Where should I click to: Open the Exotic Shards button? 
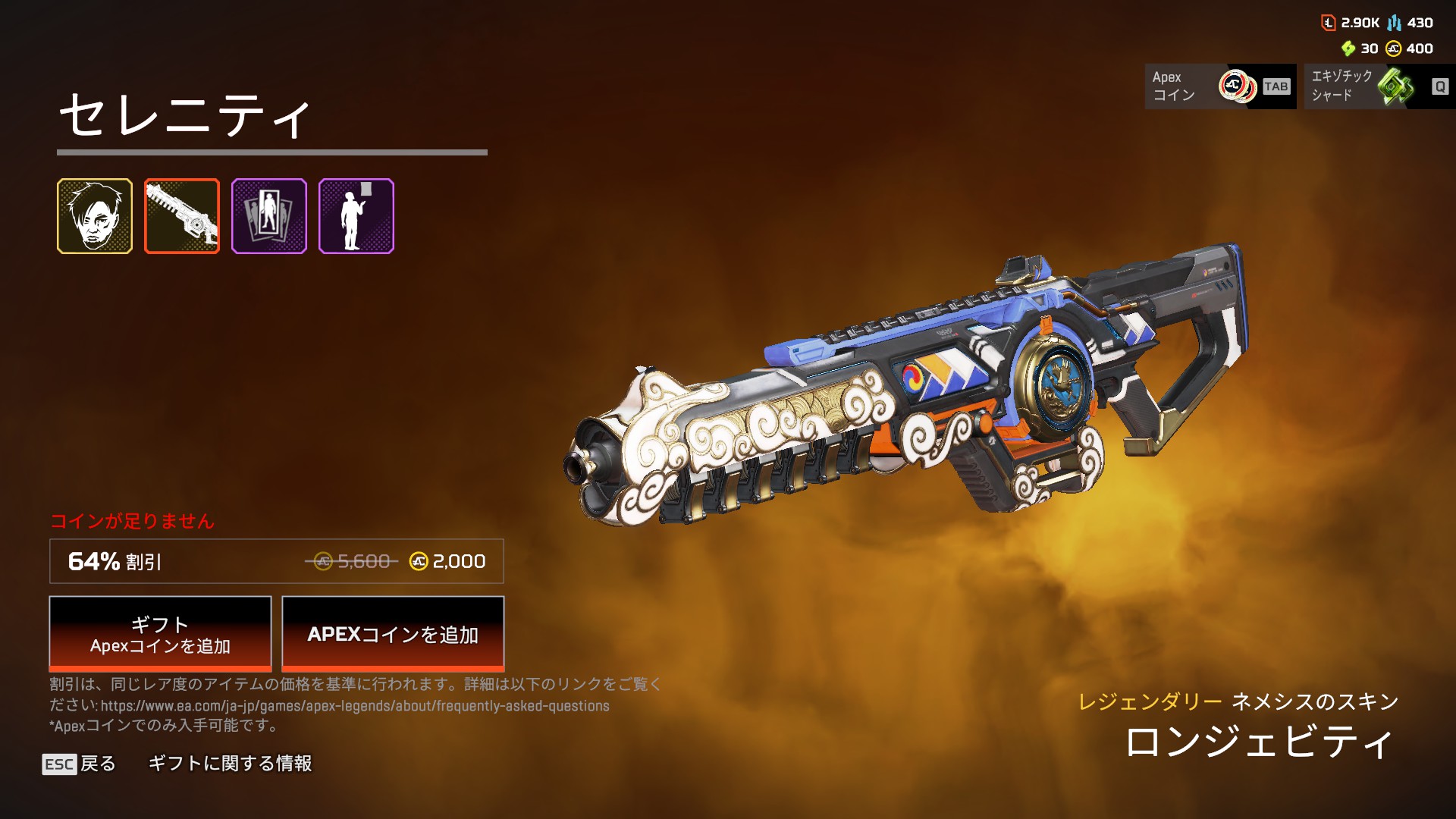(x=1379, y=86)
